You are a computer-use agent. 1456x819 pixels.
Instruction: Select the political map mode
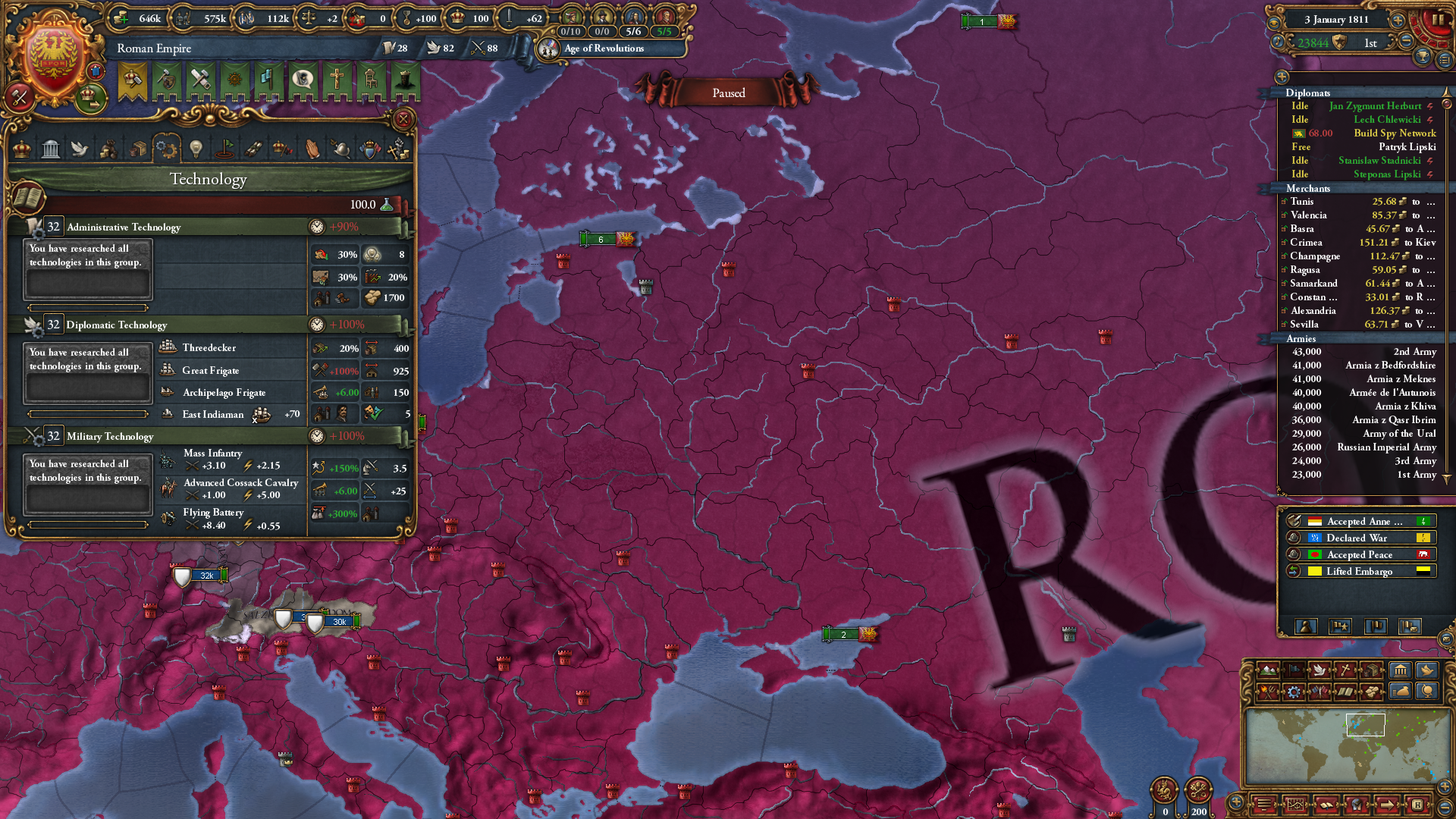point(1294,670)
